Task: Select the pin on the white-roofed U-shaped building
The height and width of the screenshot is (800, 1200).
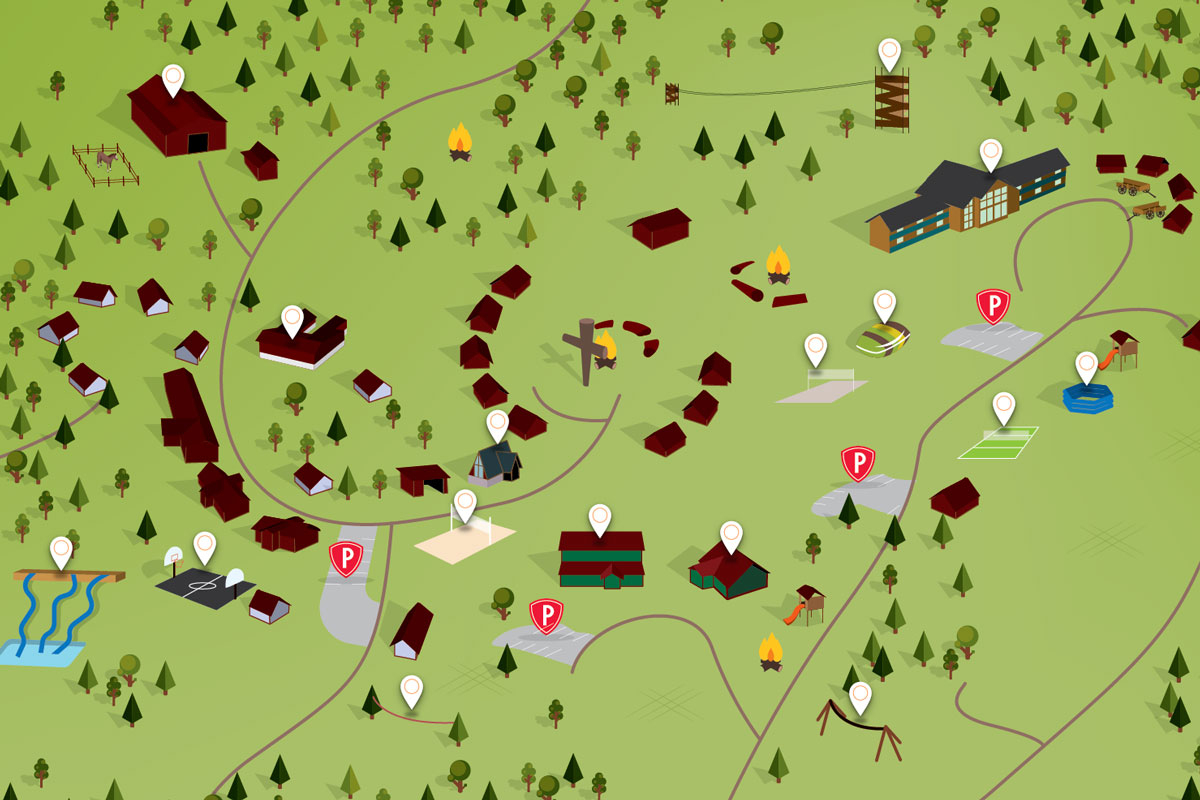Action: 292,320
